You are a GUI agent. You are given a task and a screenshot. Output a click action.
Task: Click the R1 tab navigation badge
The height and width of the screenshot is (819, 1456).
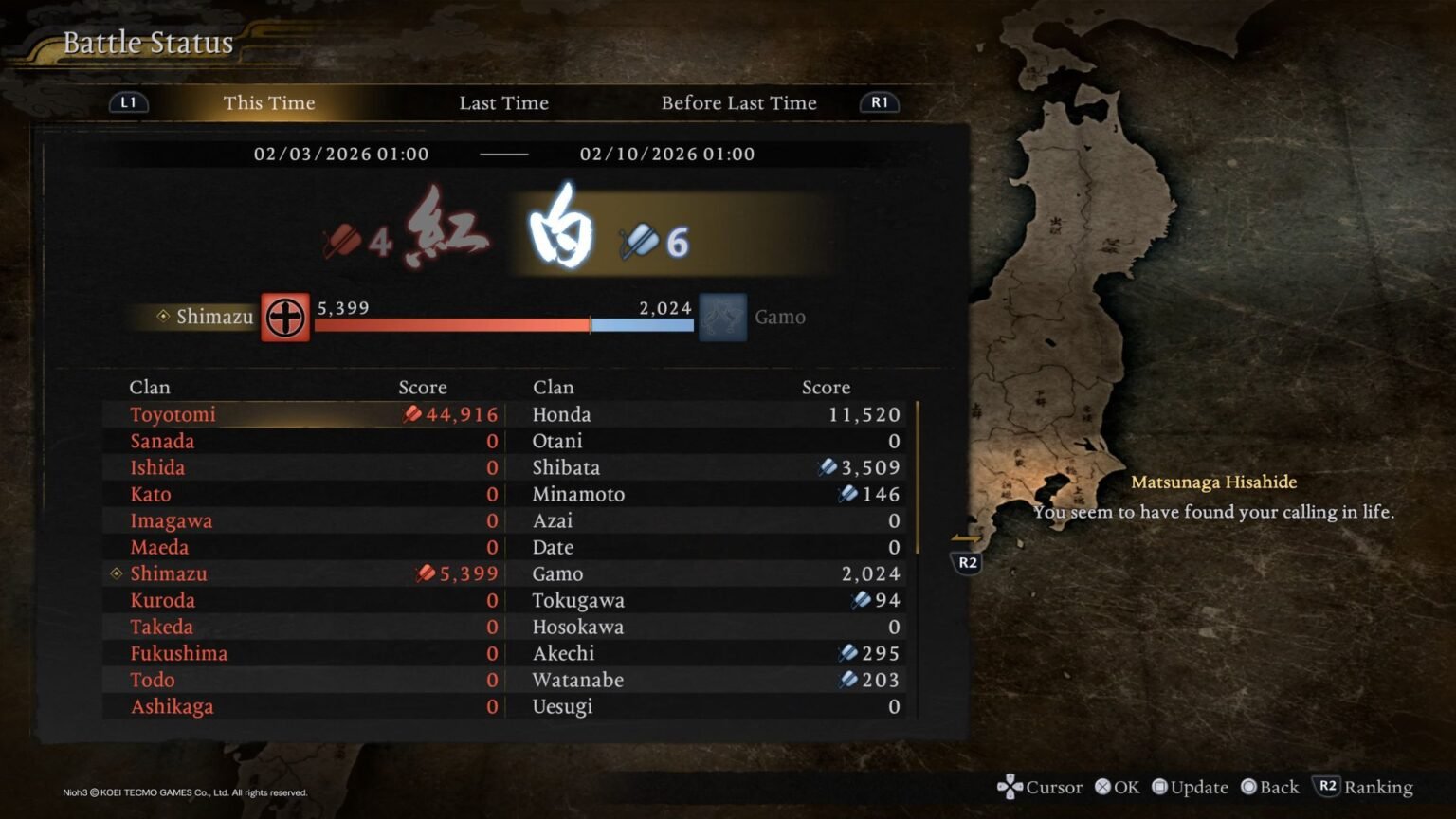tap(878, 103)
